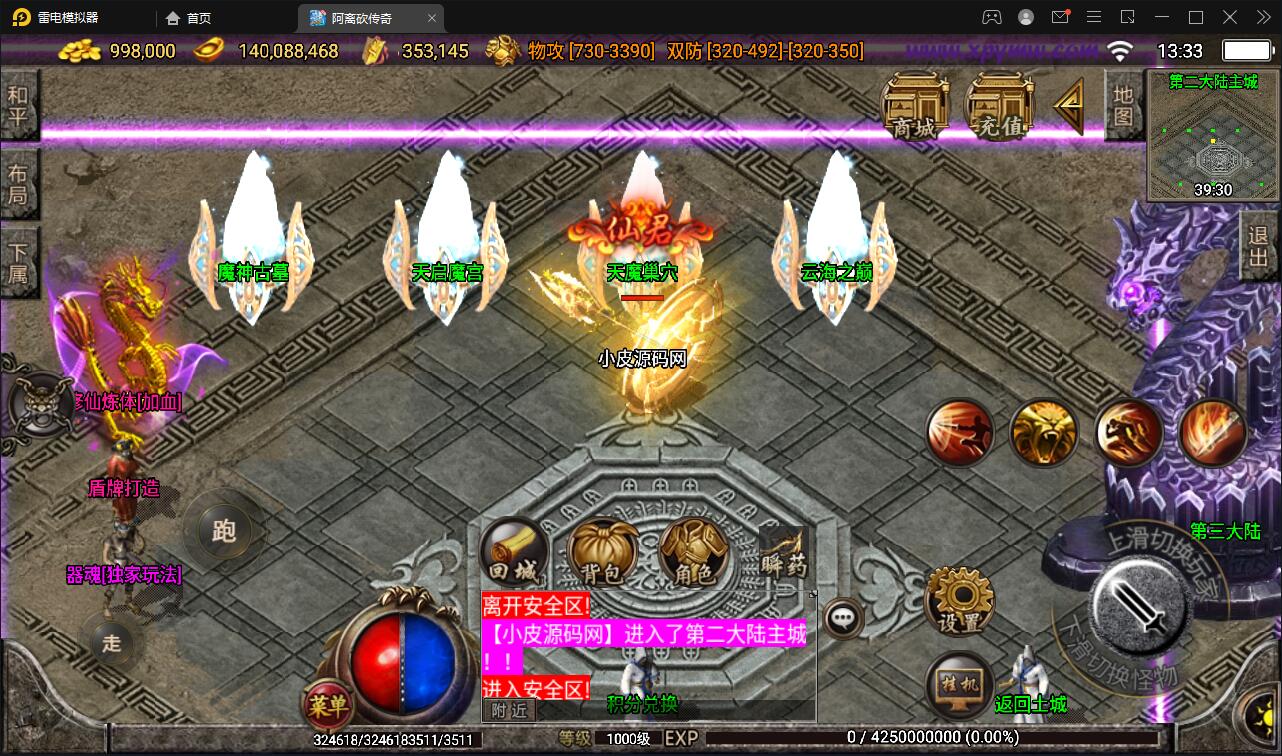Open the 下属 subordinates tab
1282x756 pixels.
(x=18, y=262)
